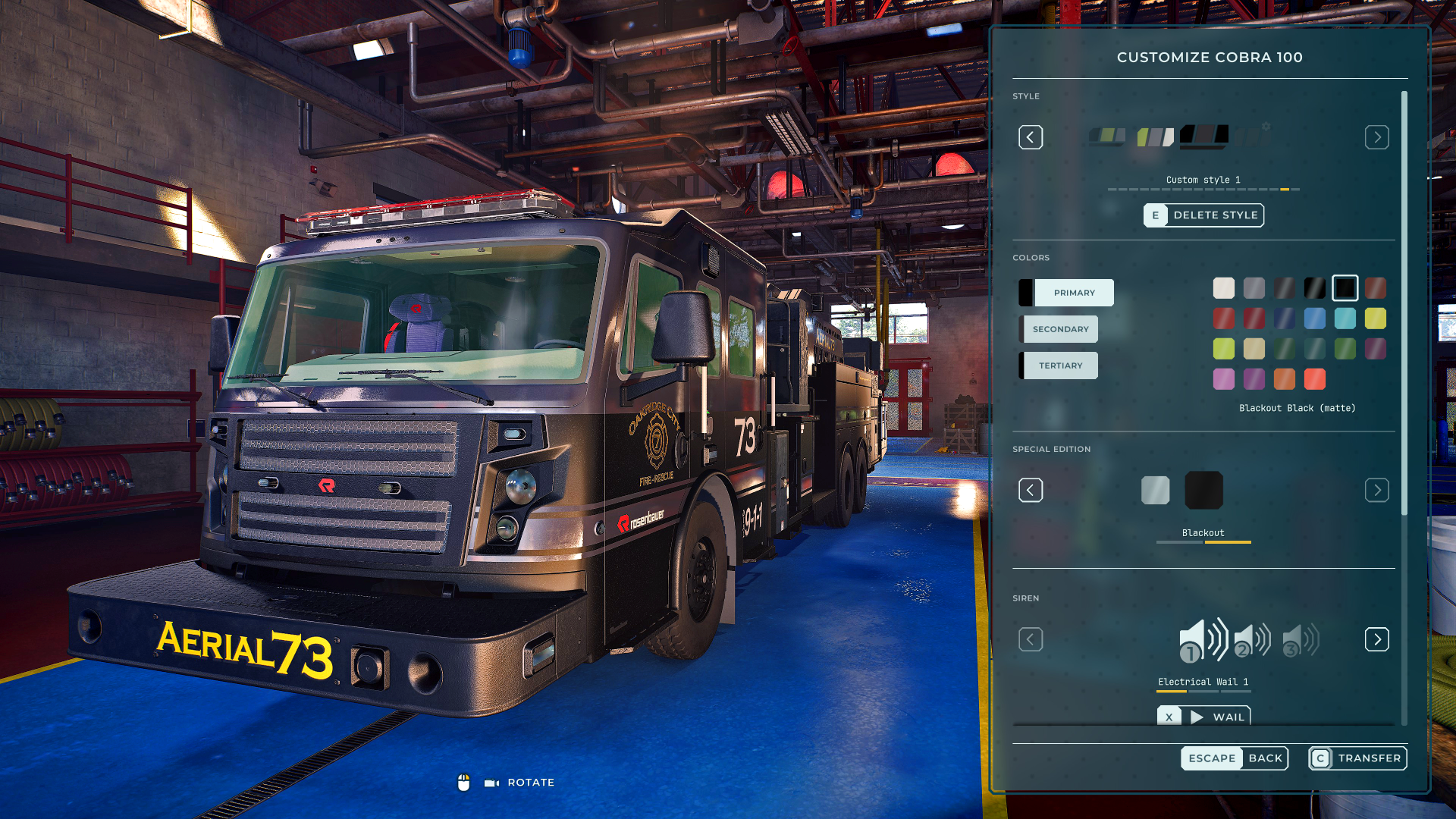Pick the orange color swatch
This screenshot has height=819, width=1456.
tap(1284, 379)
